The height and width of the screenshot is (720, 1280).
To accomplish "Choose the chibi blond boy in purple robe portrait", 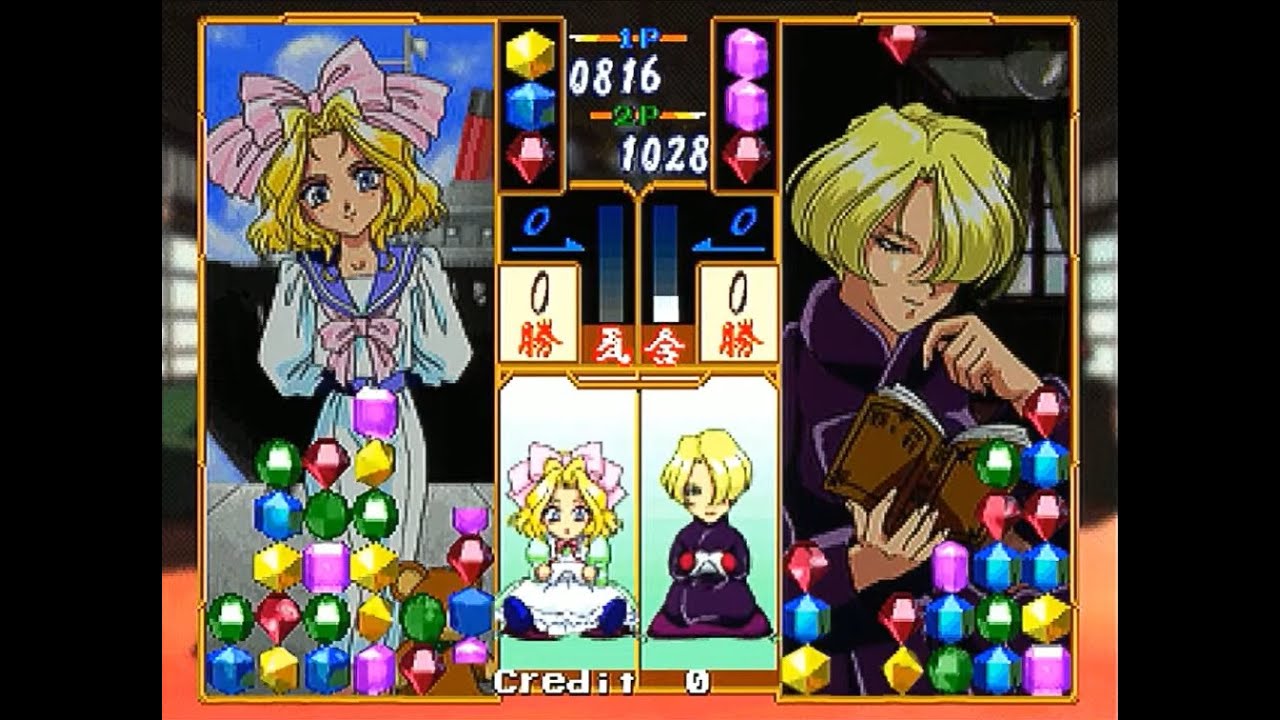I will pyautogui.click(x=708, y=535).
